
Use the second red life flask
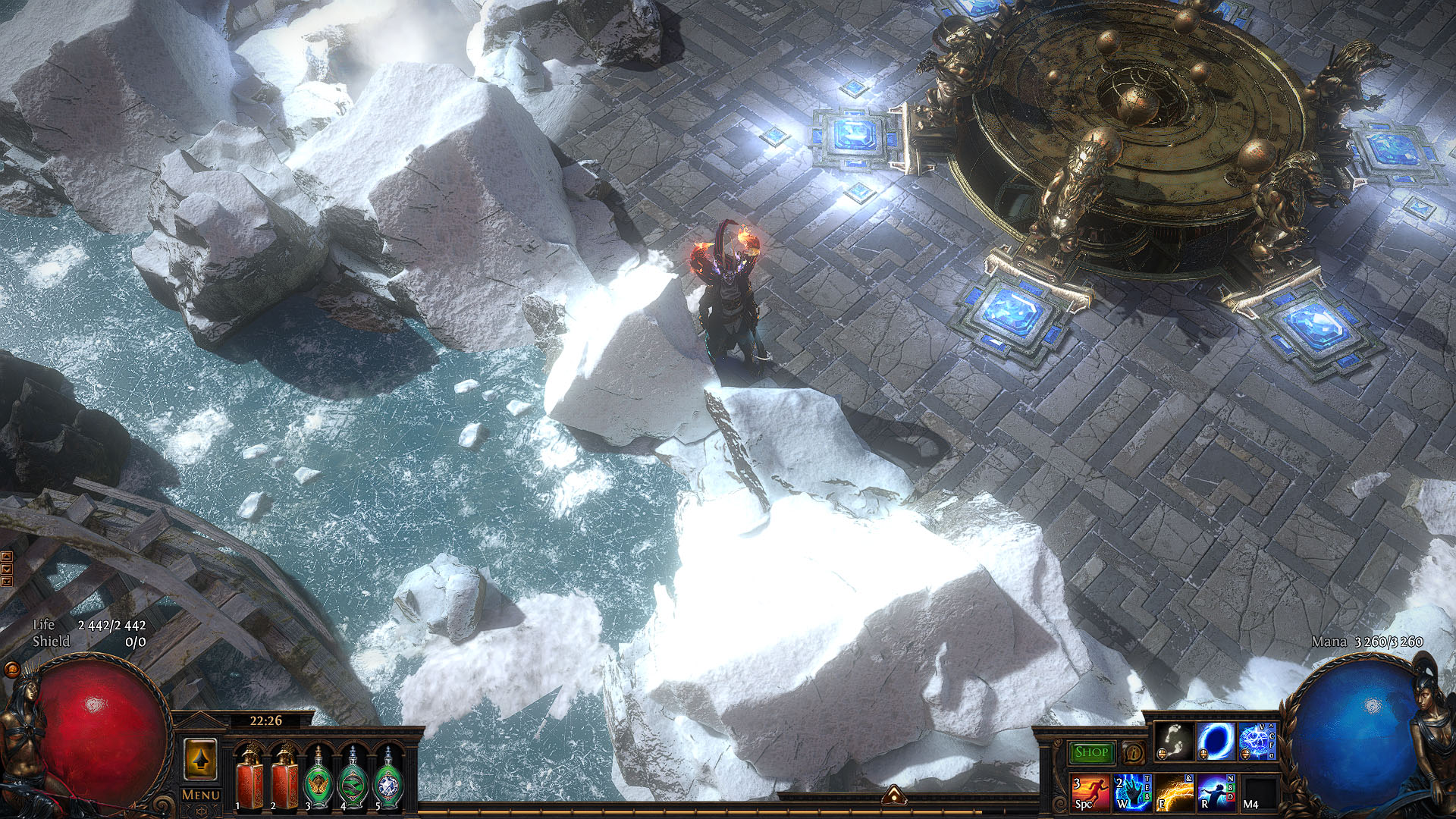(x=285, y=777)
